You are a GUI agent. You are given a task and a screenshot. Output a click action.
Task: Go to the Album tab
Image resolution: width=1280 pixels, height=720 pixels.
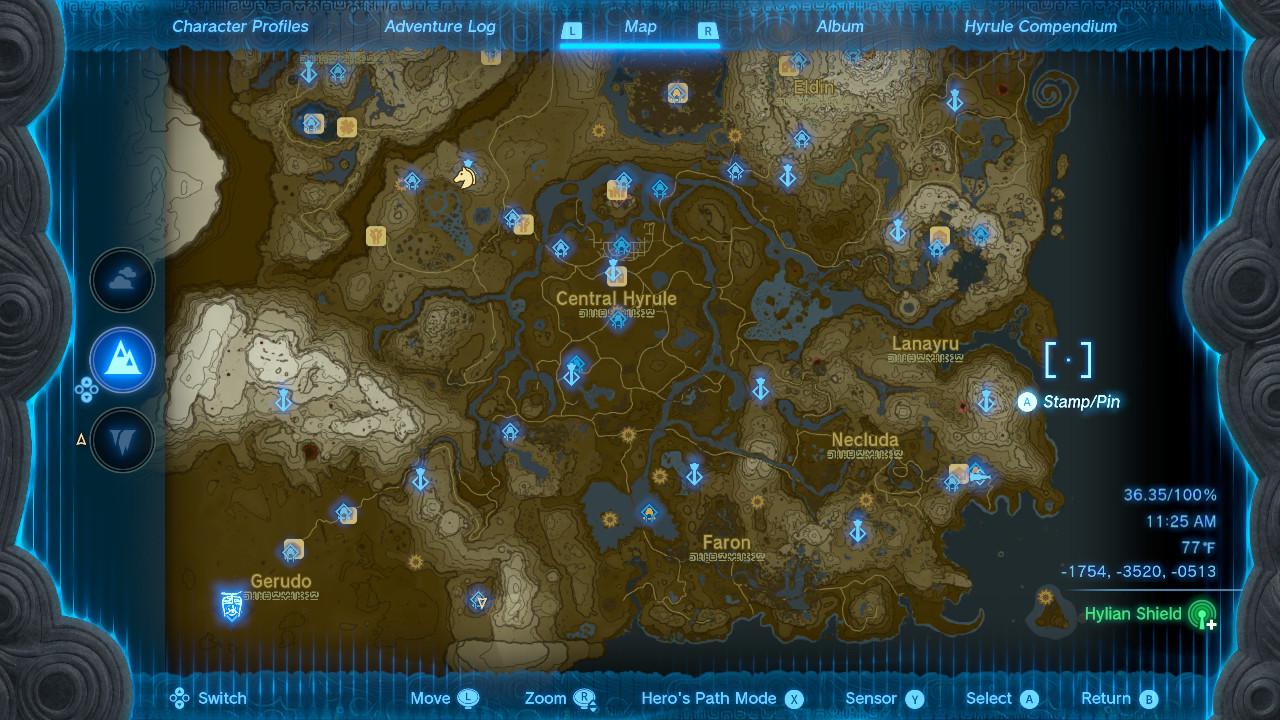point(840,27)
